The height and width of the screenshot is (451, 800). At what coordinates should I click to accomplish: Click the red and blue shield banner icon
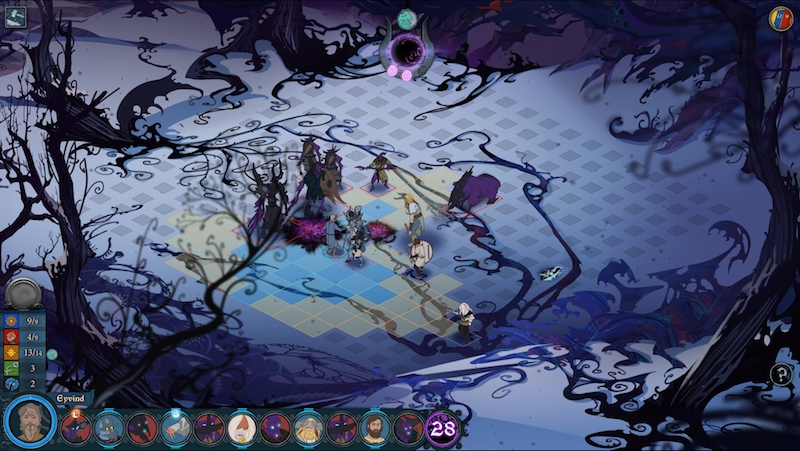click(780, 18)
